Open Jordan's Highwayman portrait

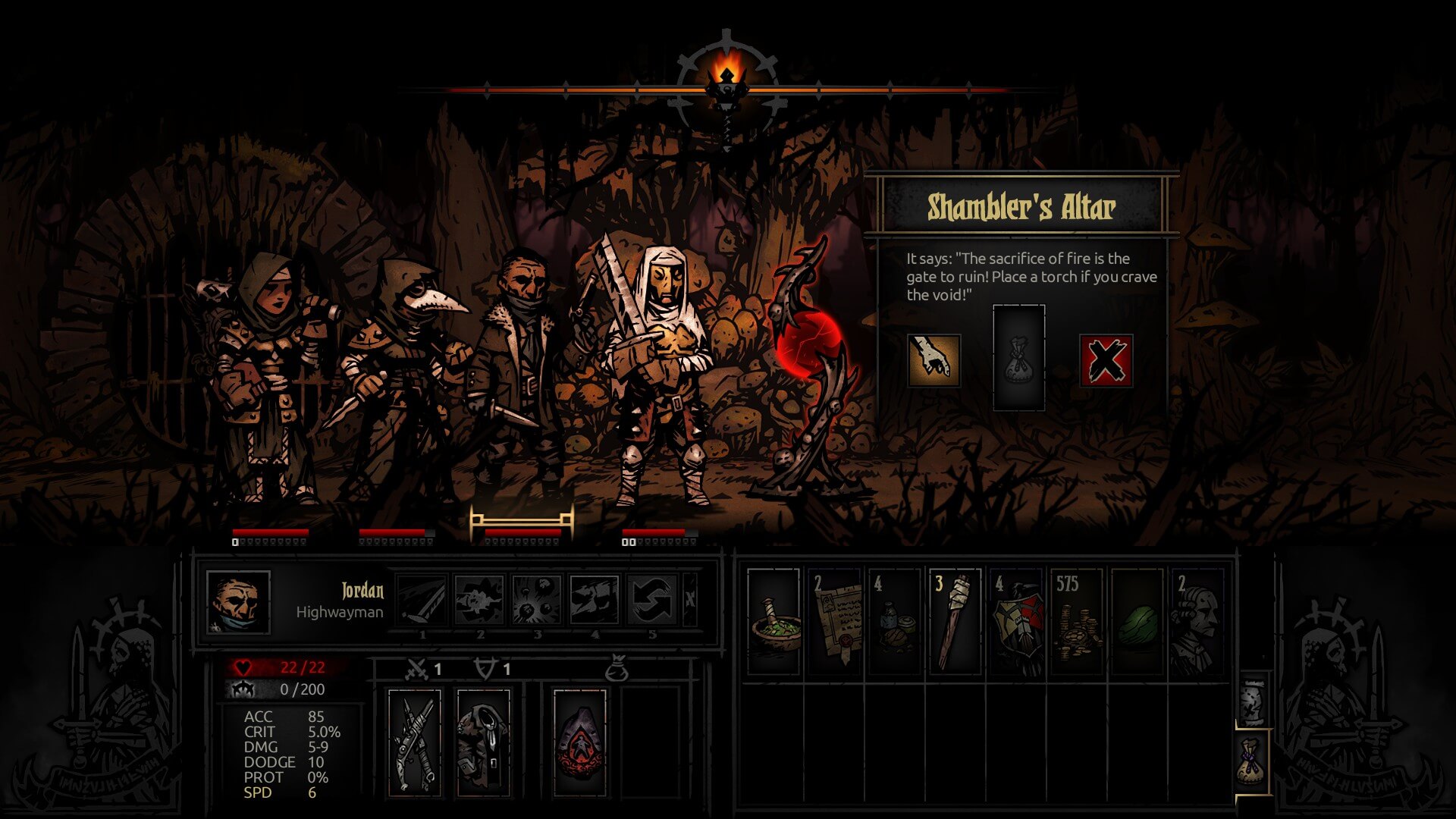click(x=238, y=602)
